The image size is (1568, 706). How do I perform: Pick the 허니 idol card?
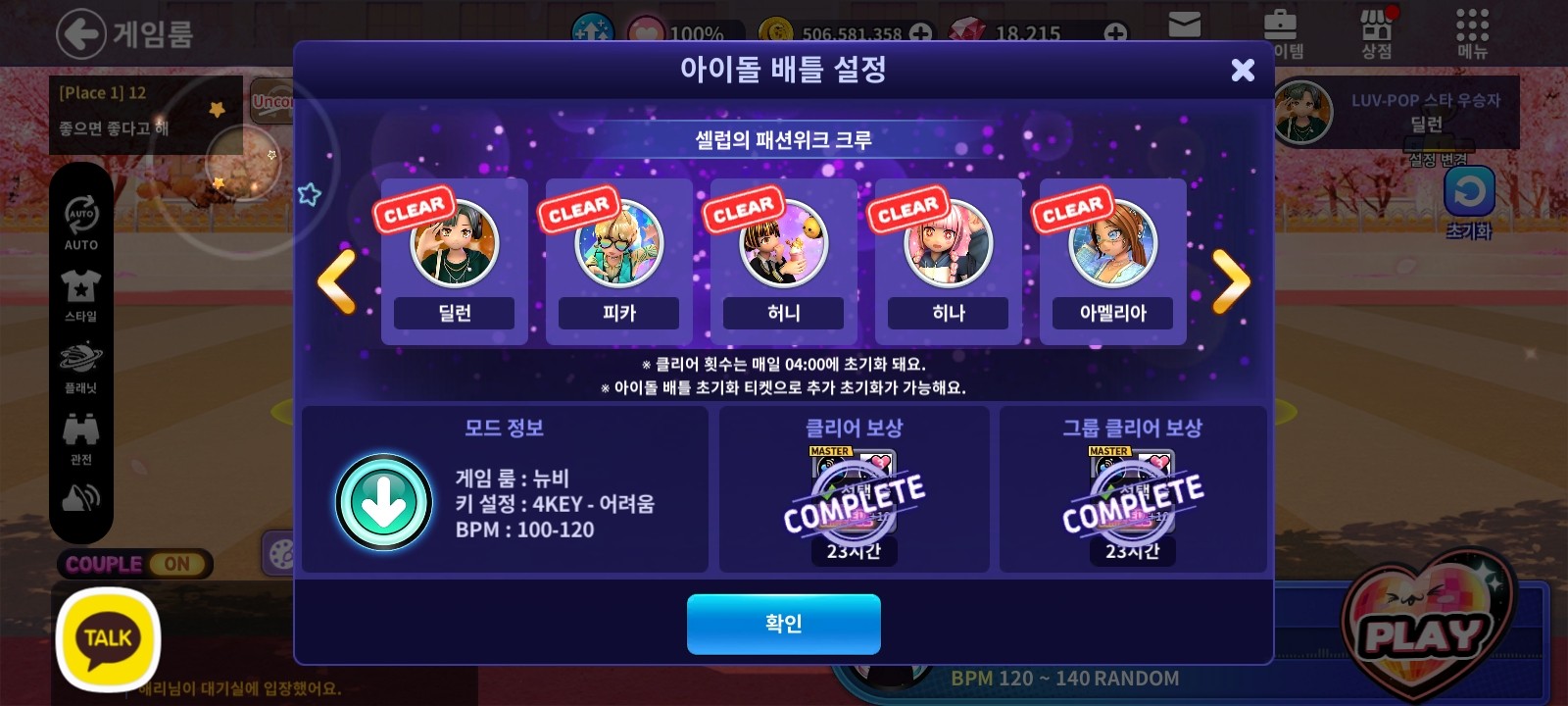(x=783, y=262)
